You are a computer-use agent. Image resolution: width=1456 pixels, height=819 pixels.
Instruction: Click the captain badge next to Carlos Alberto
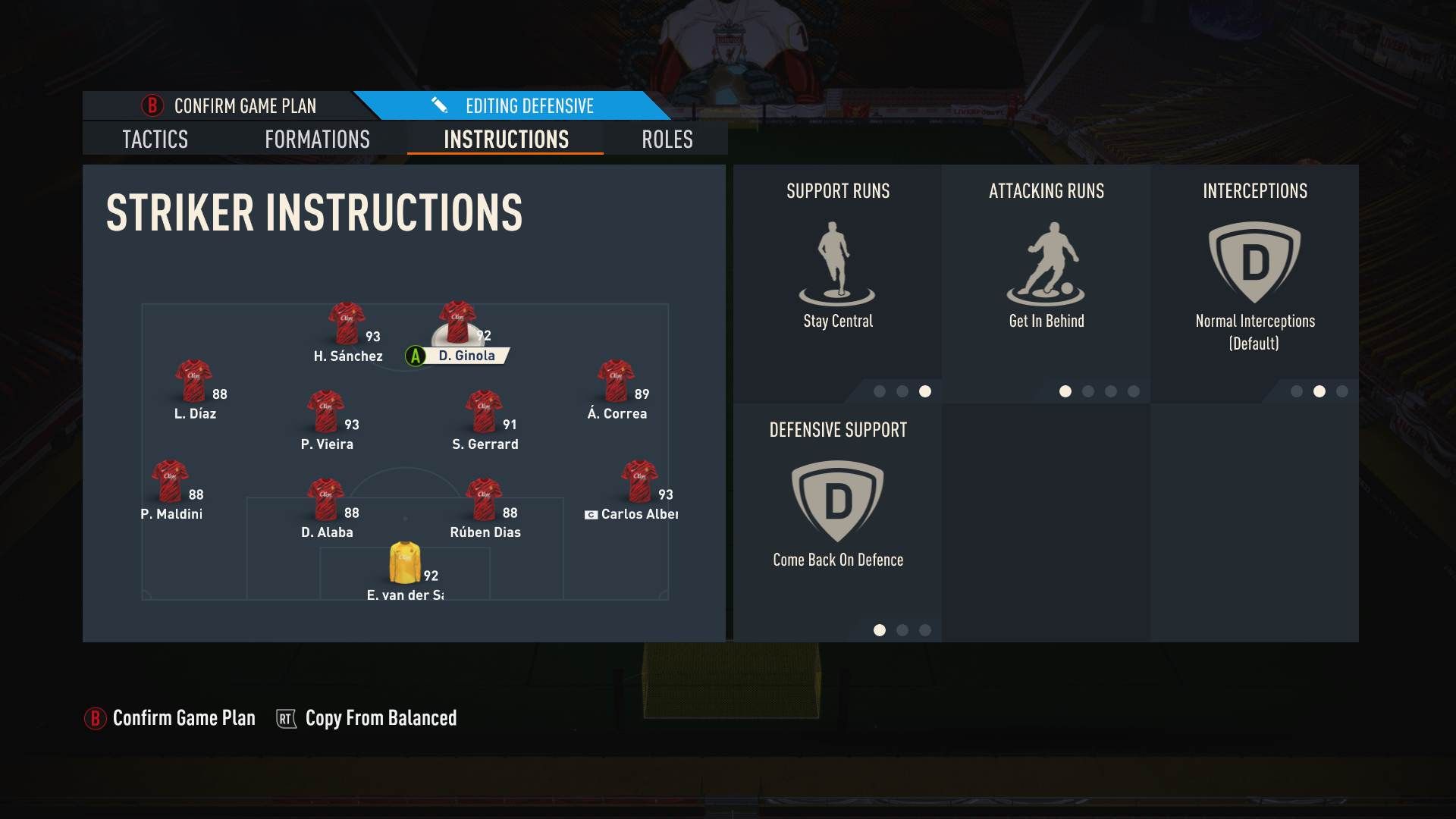(x=591, y=514)
